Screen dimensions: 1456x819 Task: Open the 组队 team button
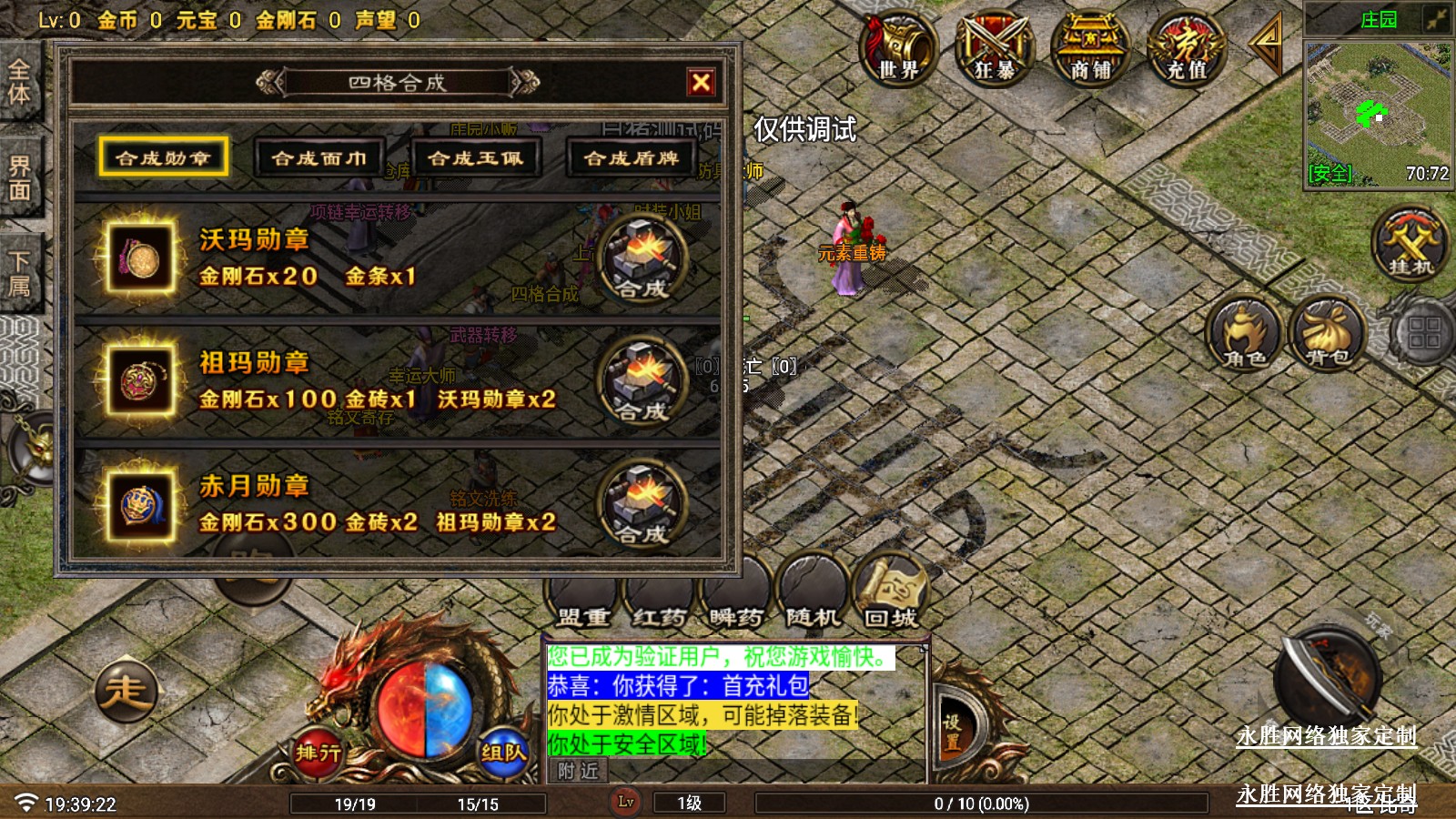503,753
